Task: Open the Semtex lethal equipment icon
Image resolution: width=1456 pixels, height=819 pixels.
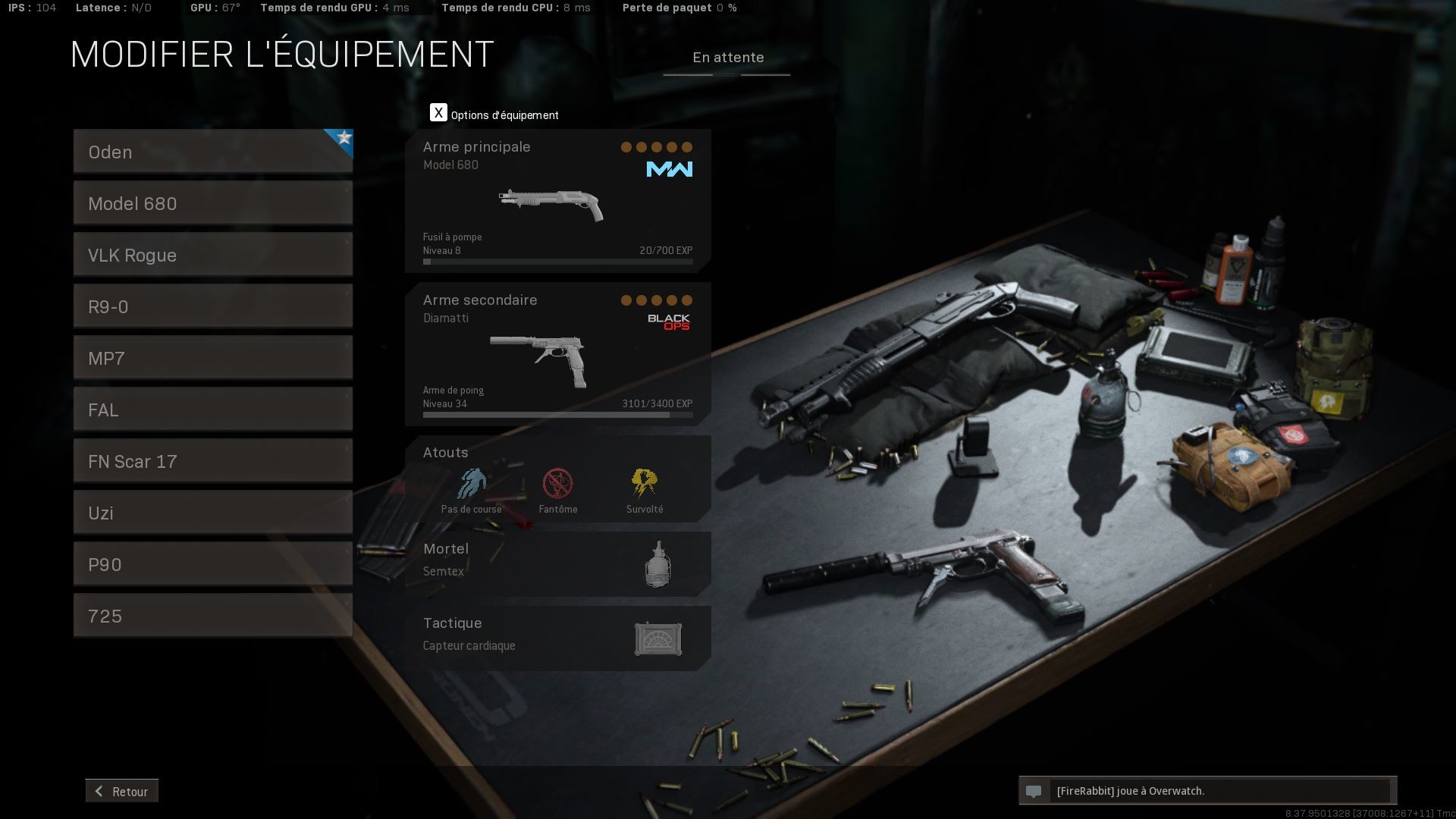Action: pyautogui.click(x=657, y=563)
